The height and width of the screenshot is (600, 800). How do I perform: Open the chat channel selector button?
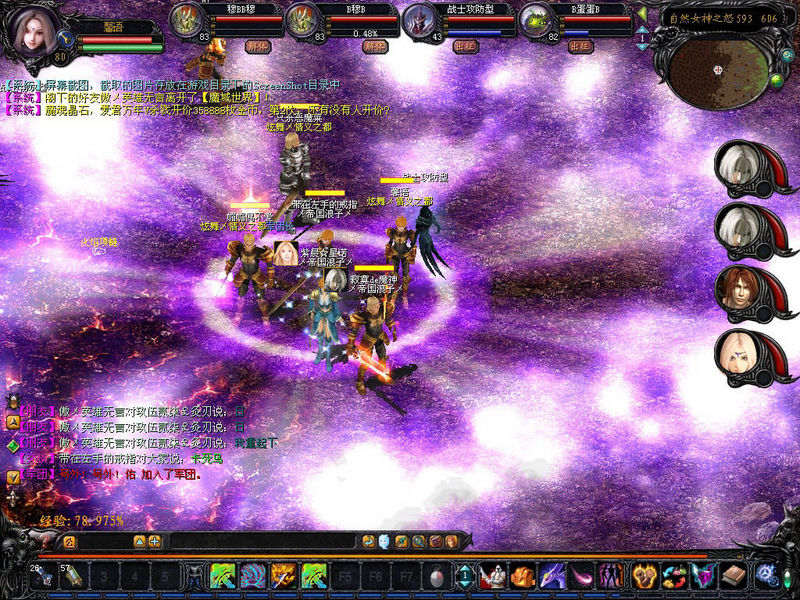(x=69, y=541)
